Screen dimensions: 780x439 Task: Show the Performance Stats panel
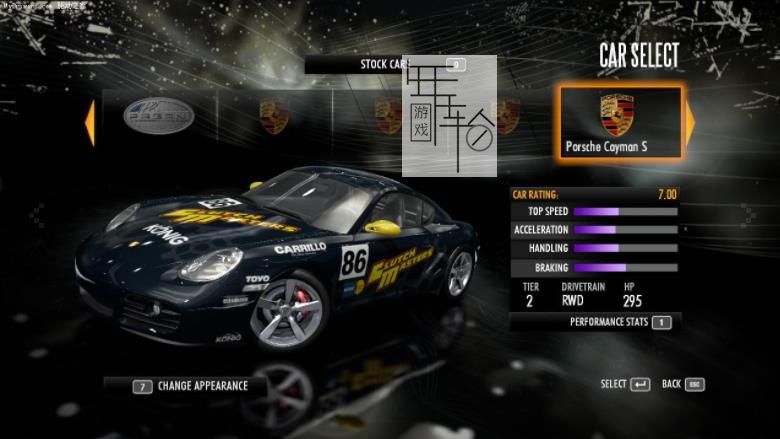619,322
